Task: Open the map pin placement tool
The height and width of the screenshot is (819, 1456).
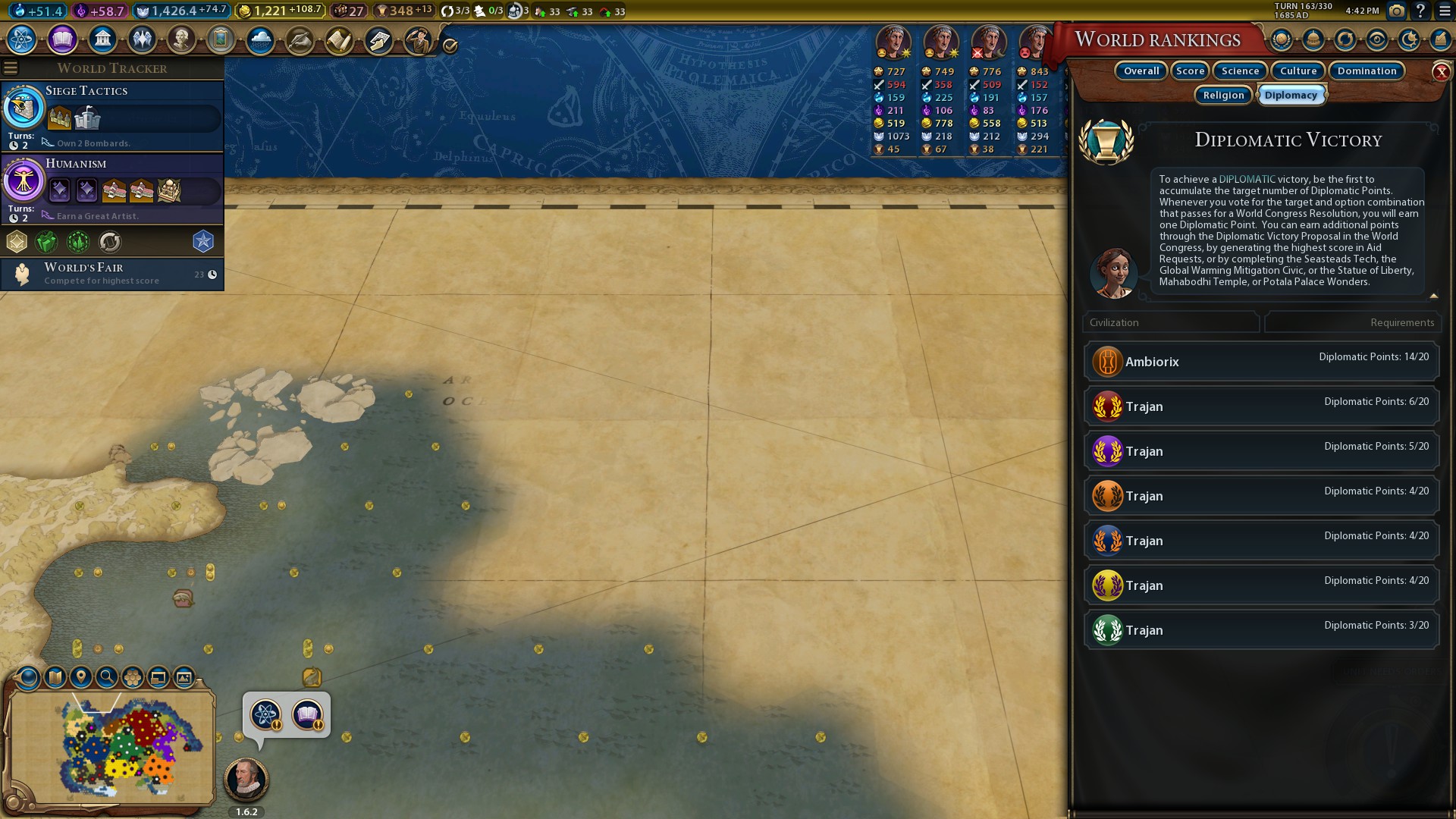Action: tap(81, 676)
